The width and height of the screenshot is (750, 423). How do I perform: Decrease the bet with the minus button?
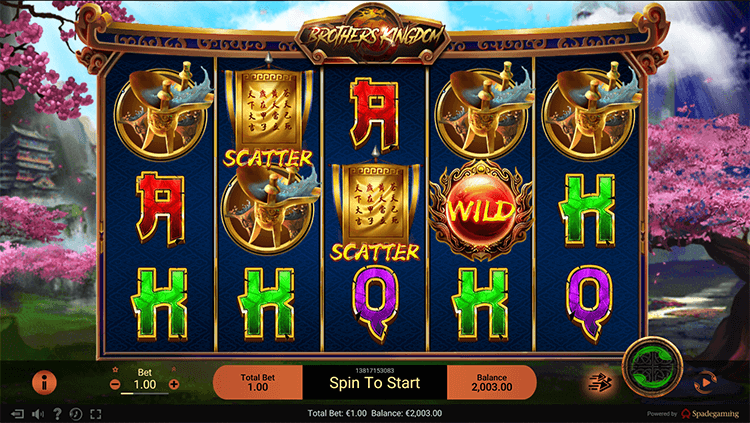pyautogui.click(x=115, y=384)
